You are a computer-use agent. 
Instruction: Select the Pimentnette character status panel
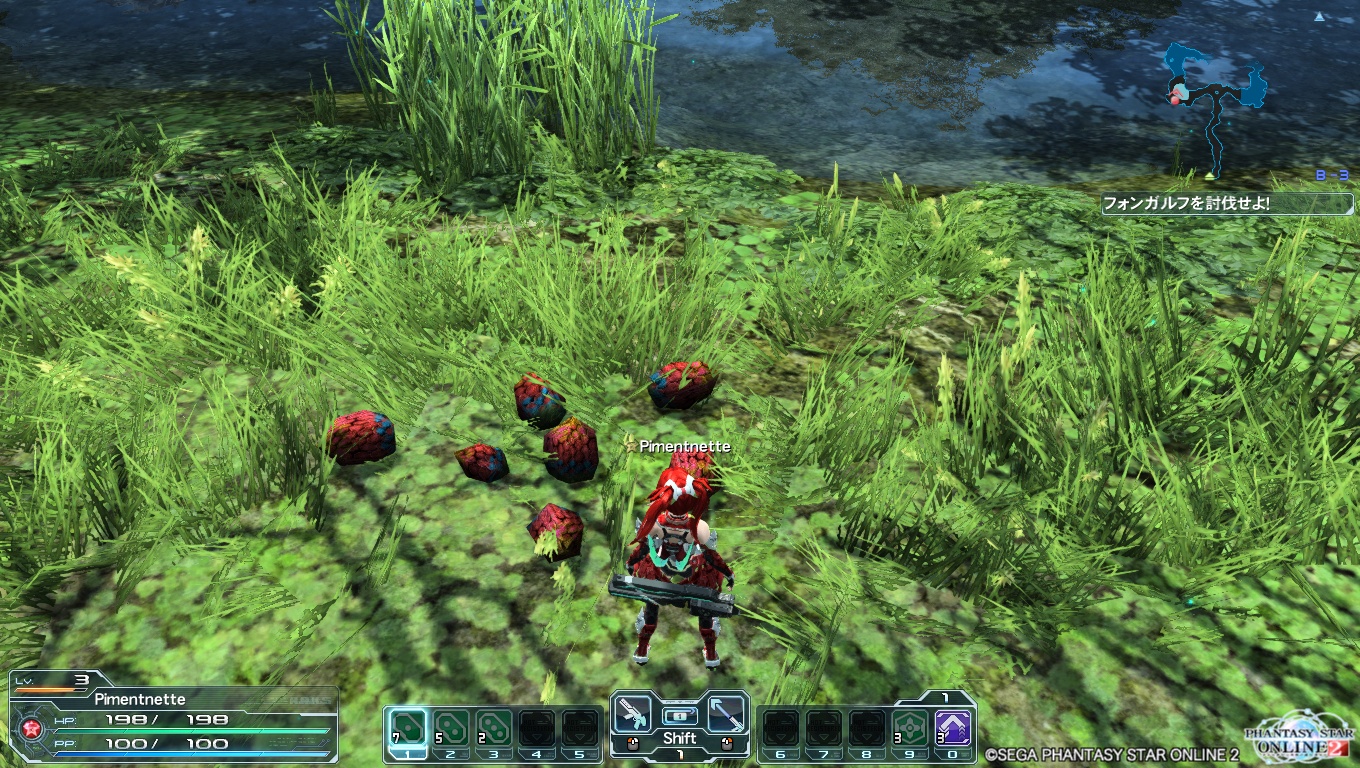pos(172,716)
